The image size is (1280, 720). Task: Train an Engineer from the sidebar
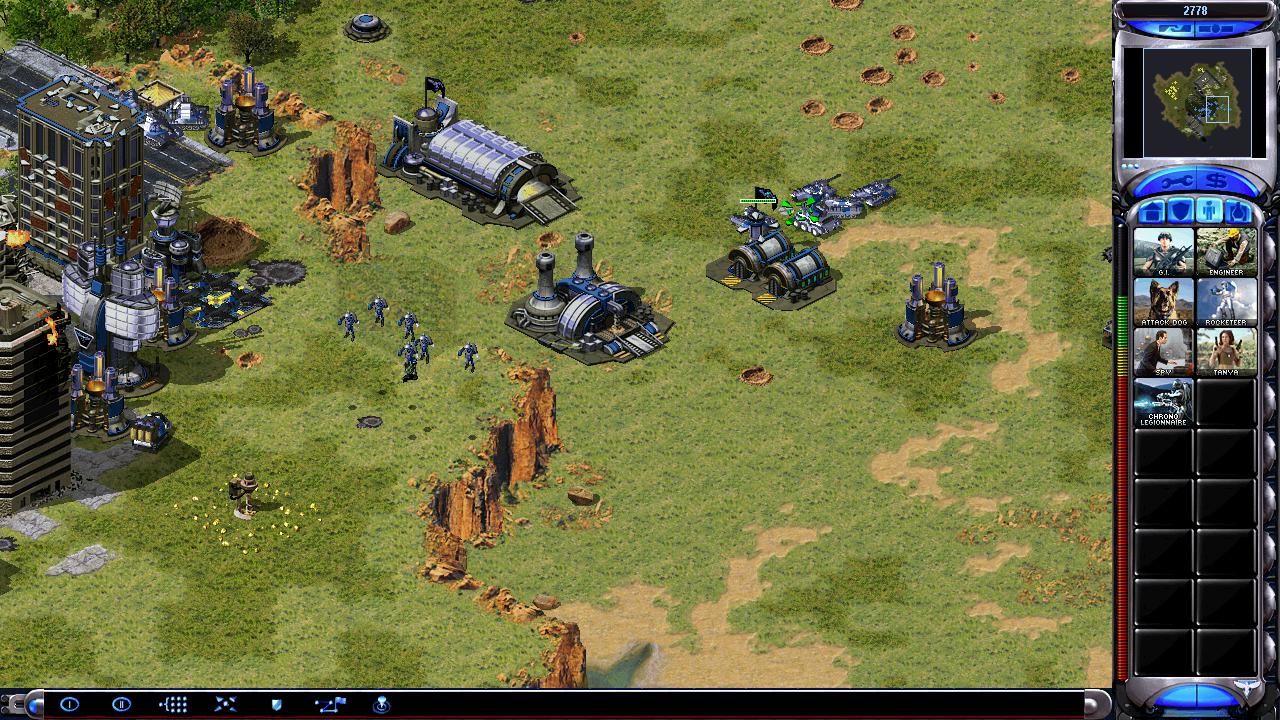point(1226,251)
